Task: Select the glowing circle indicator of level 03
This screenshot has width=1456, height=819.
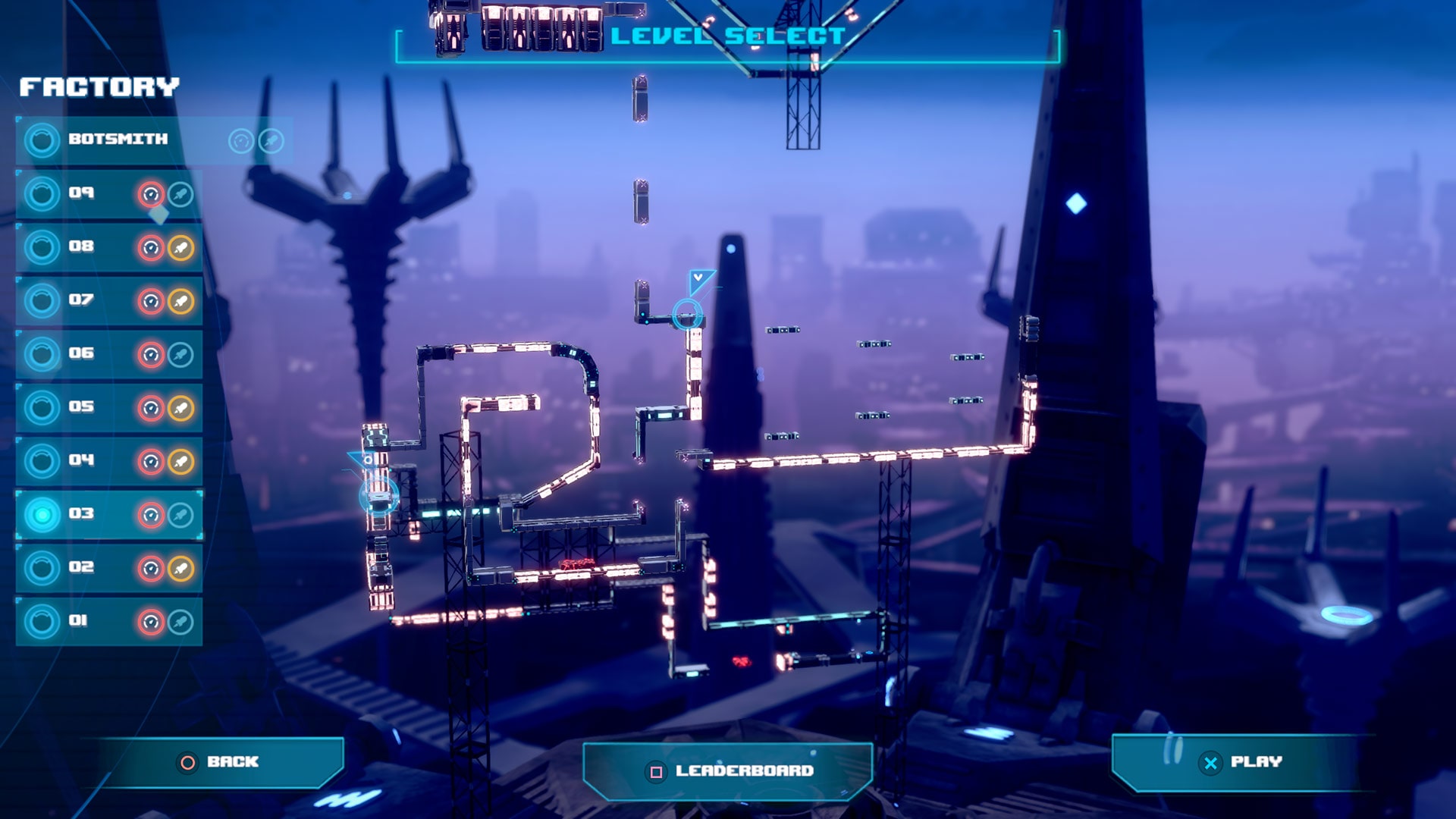Action: point(42,513)
